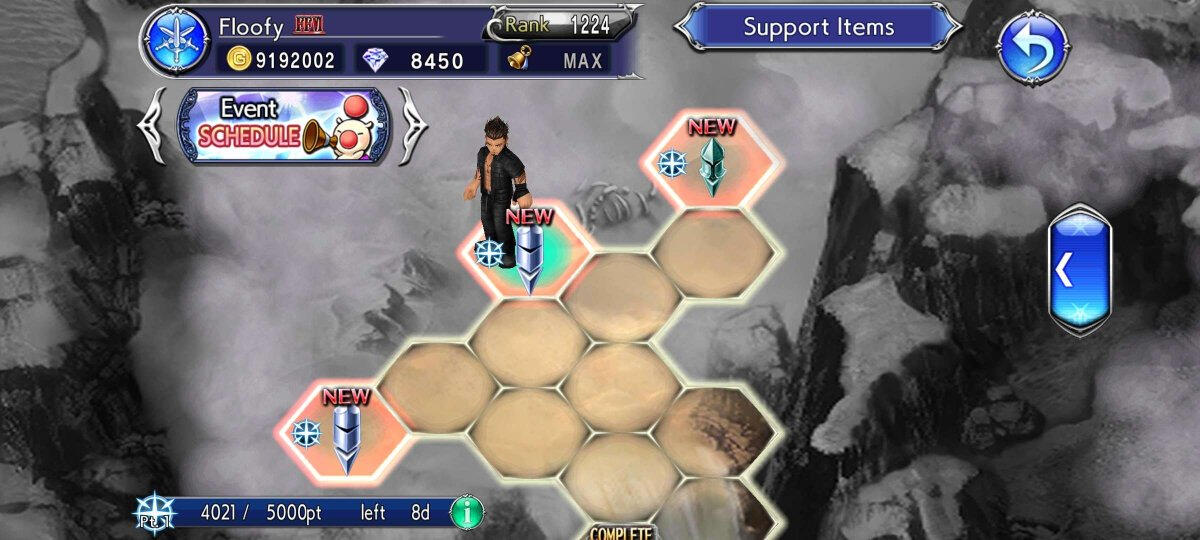Select the NEW quest tile at bottom left

coord(342,432)
